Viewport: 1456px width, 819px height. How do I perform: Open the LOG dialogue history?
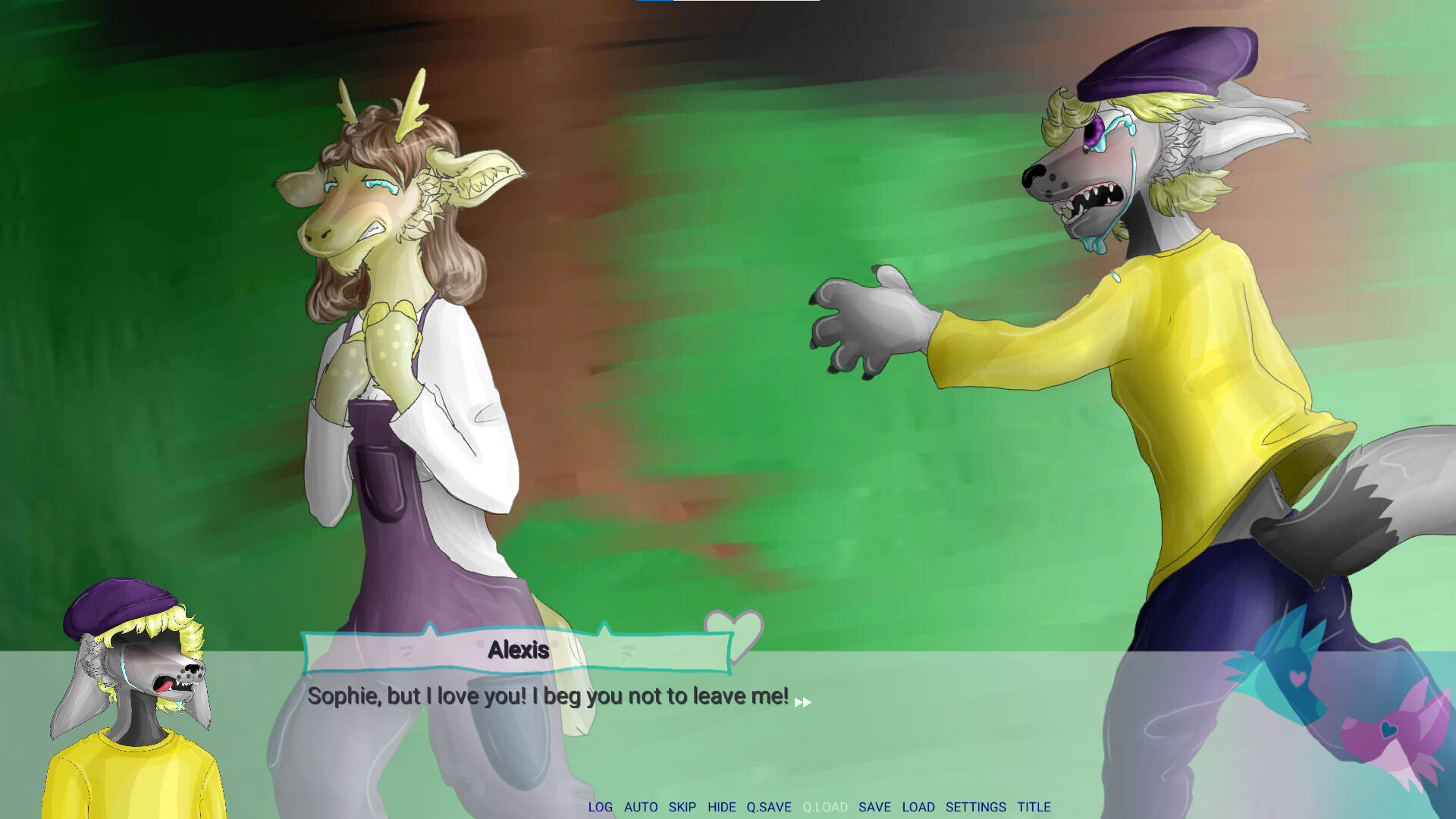point(601,807)
